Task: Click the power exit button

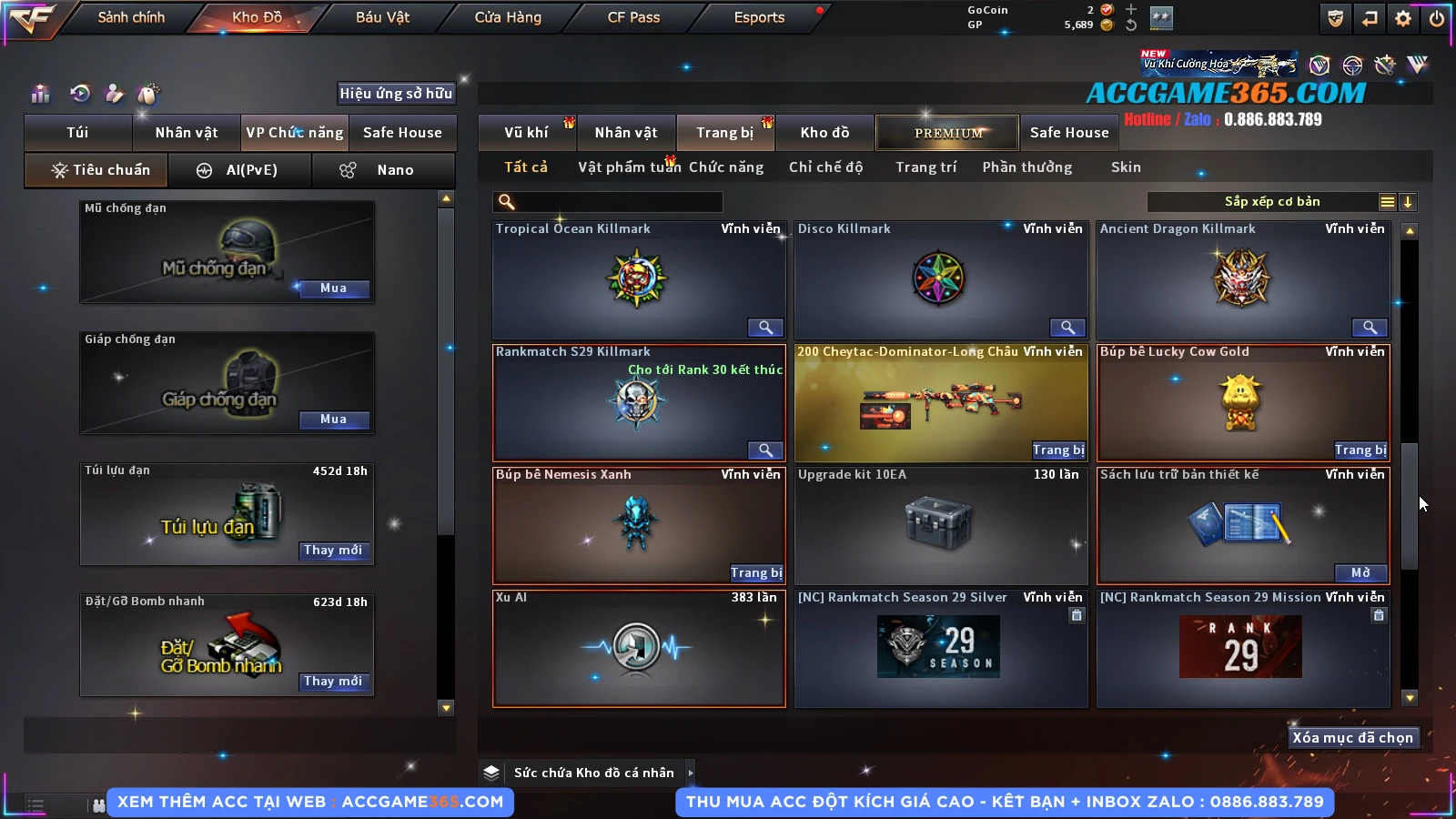Action: 1437,18
